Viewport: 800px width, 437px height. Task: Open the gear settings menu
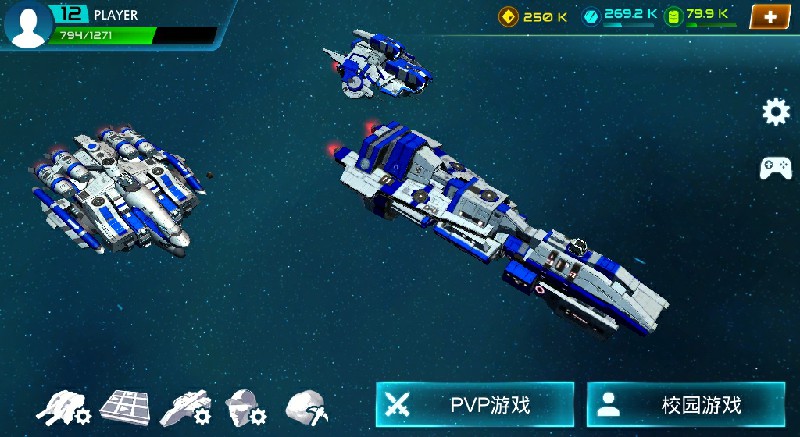[x=776, y=112]
